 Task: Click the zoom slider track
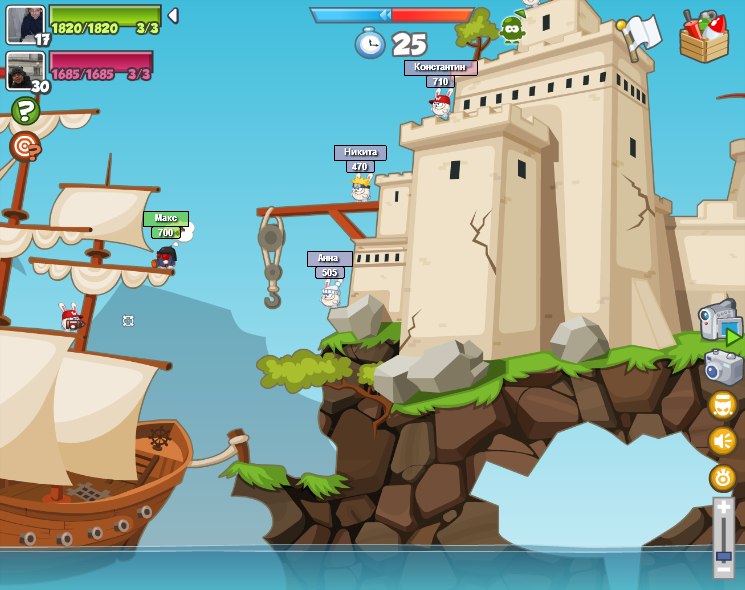[723, 535]
